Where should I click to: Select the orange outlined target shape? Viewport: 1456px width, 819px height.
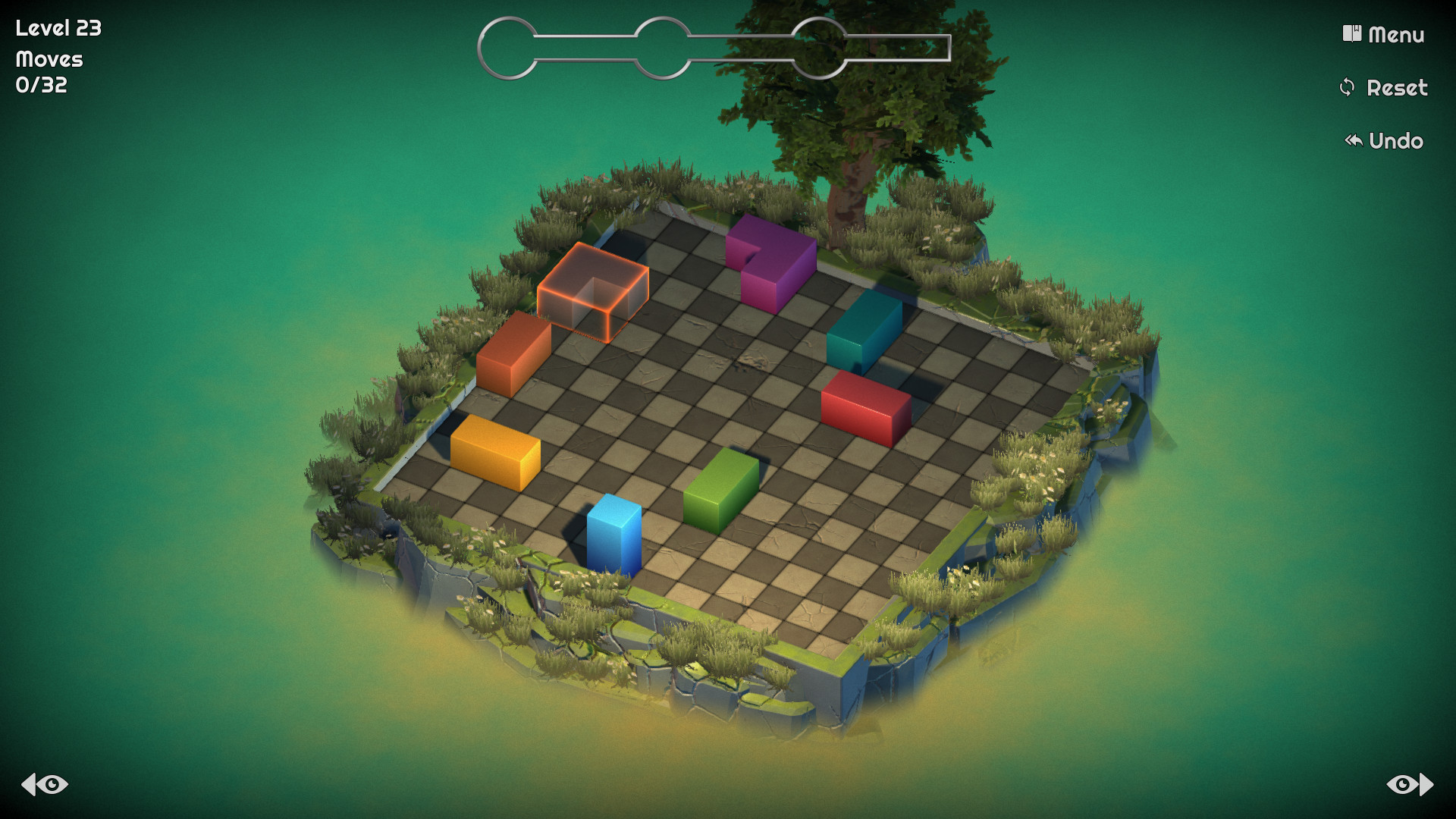click(594, 284)
